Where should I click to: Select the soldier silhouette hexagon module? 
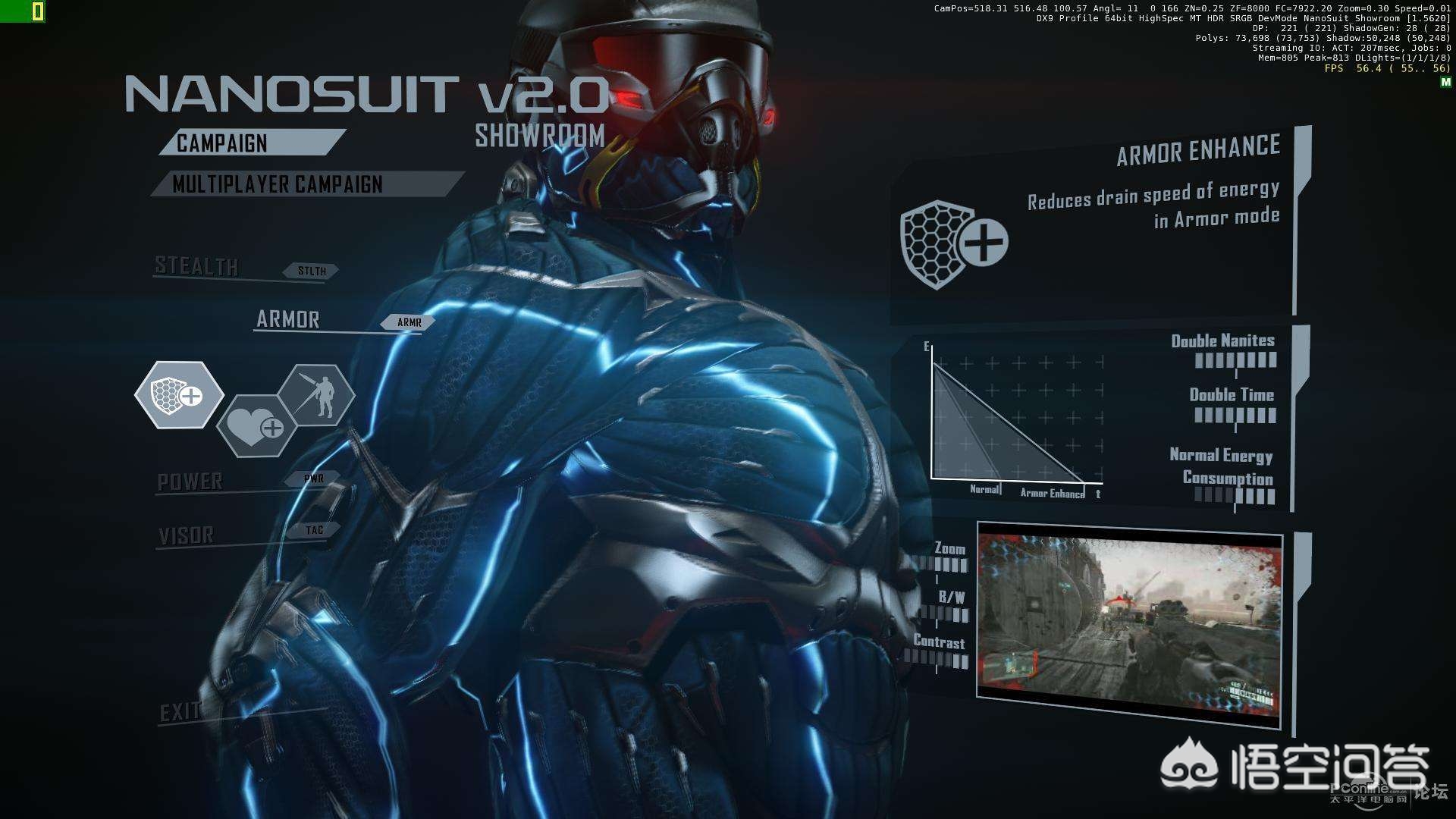click(317, 394)
